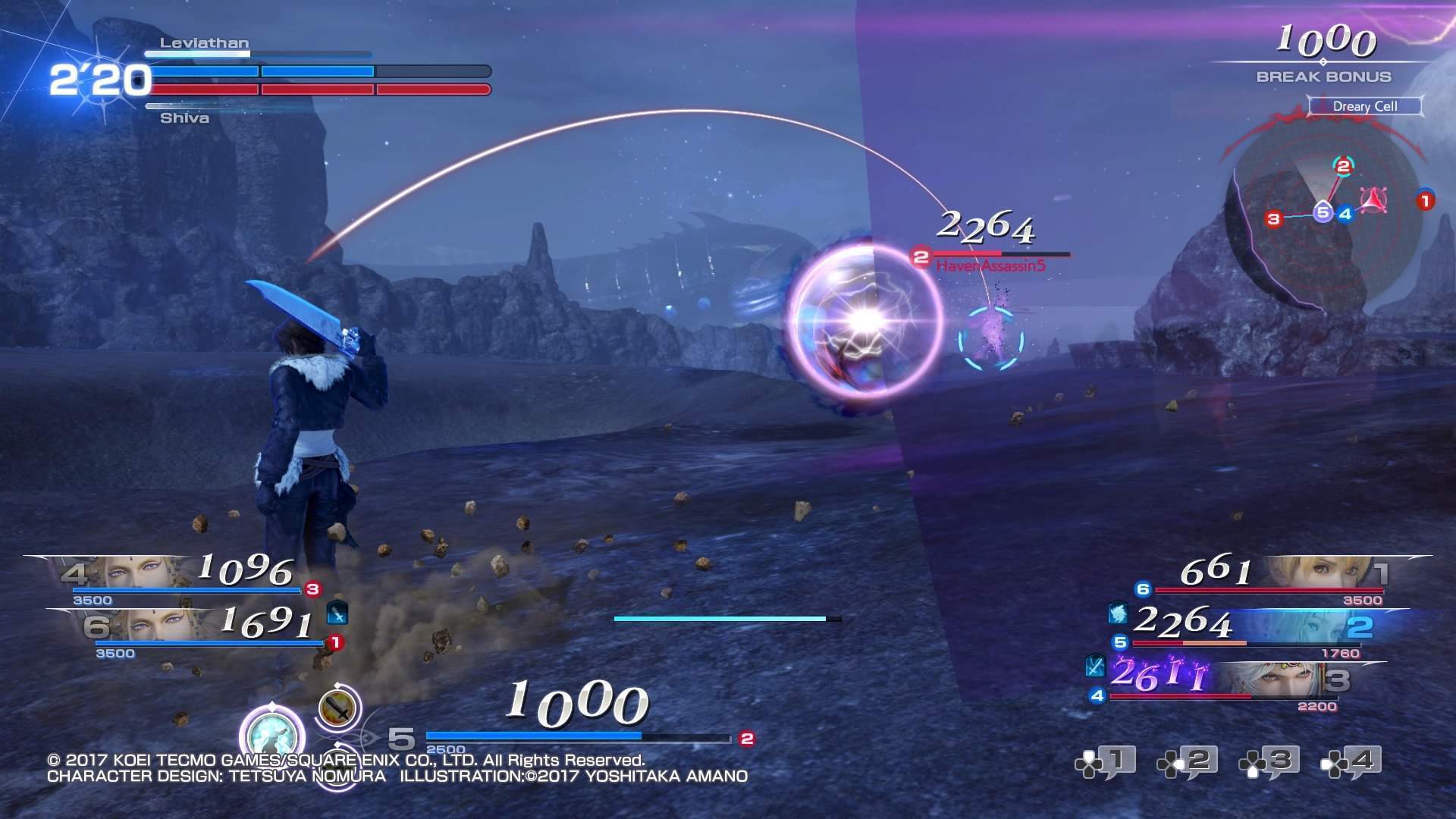
Task: Use the orange sword EX skill icon
Action: tap(337, 708)
